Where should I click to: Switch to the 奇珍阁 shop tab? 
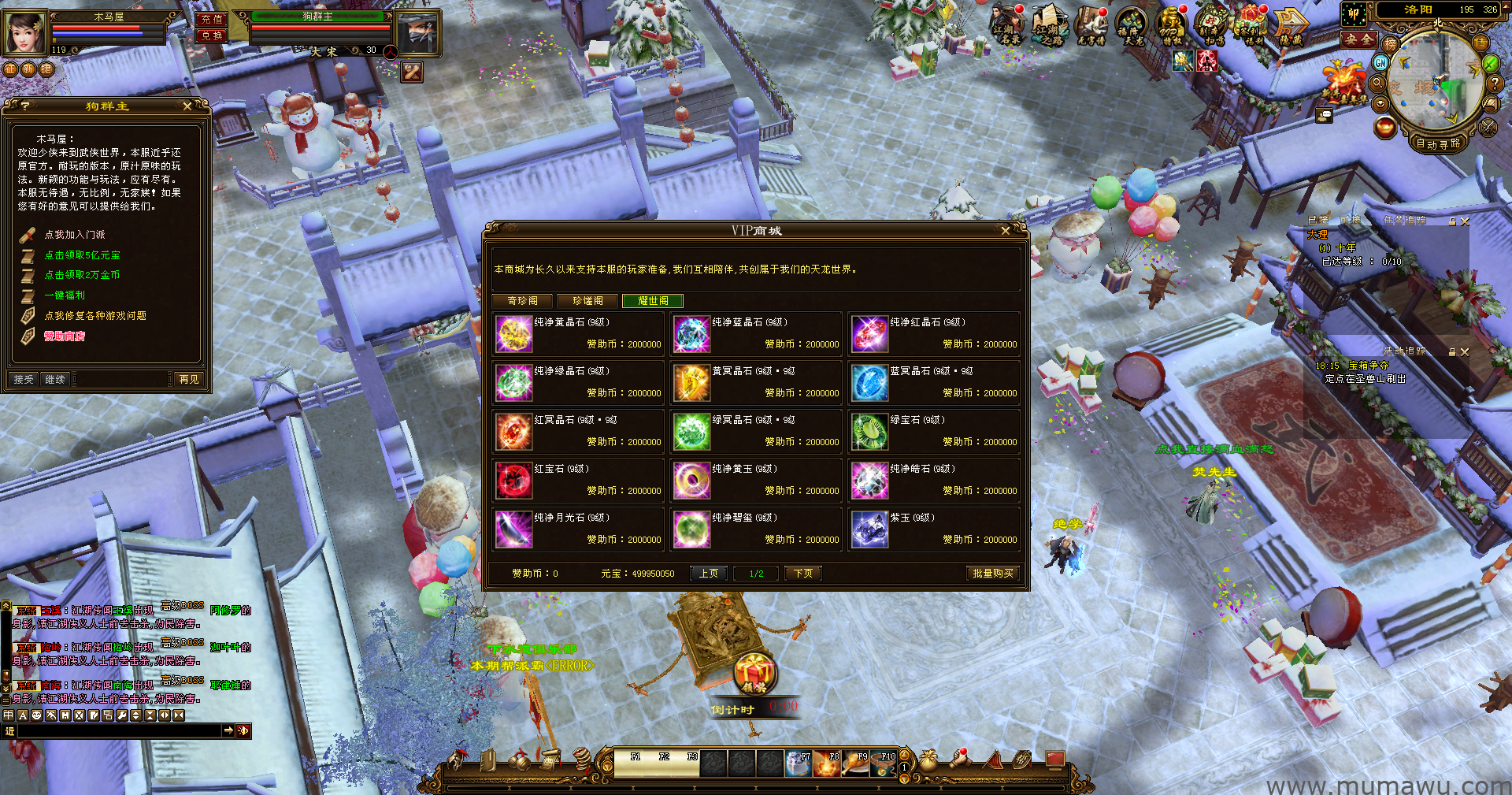(523, 301)
